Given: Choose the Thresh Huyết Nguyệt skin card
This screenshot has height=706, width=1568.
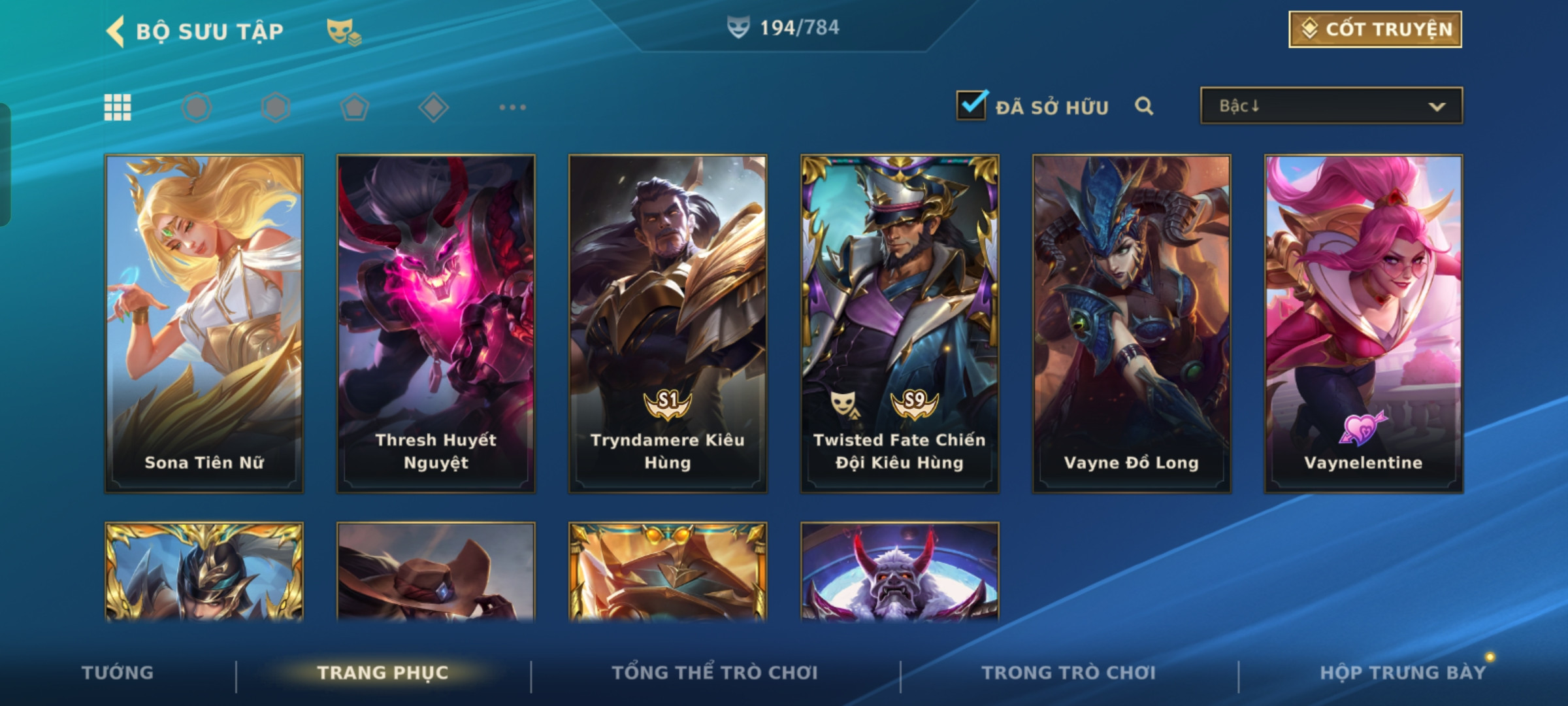Looking at the screenshot, I should [x=436, y=324].
